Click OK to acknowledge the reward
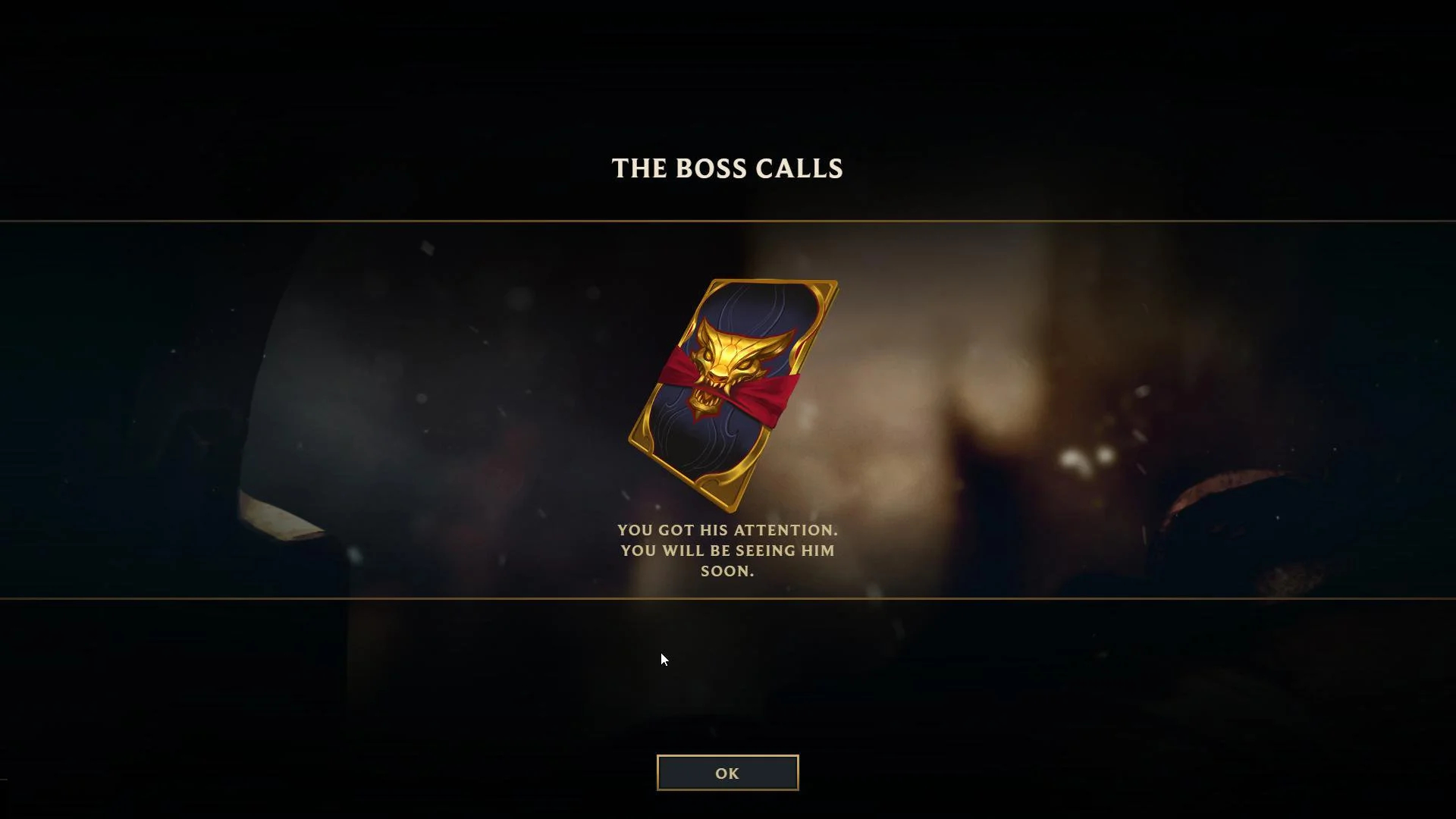The height and width of the screenshot is (819, 1456). pos(727,773)
